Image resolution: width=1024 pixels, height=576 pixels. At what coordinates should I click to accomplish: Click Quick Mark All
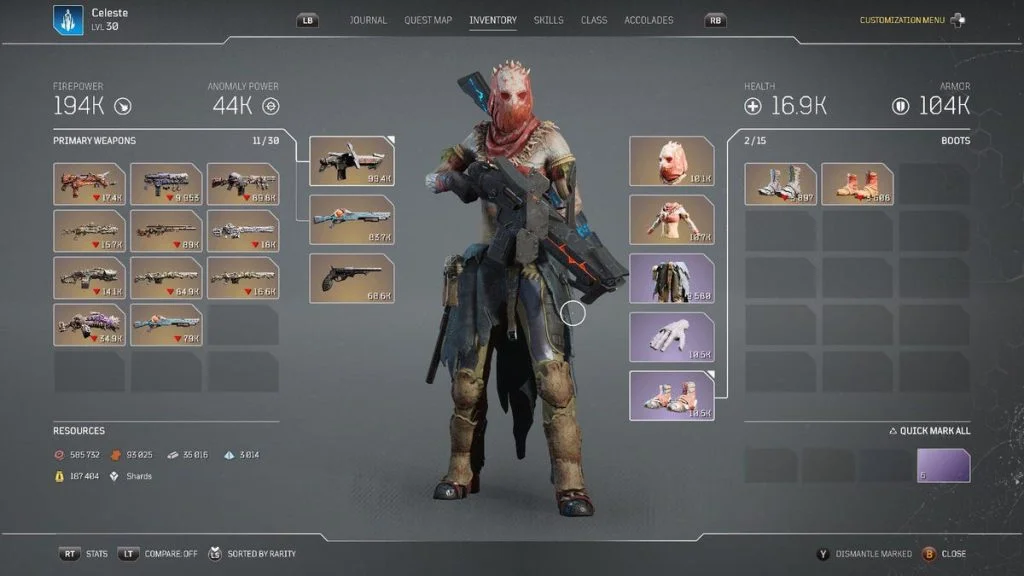(930, 431)
